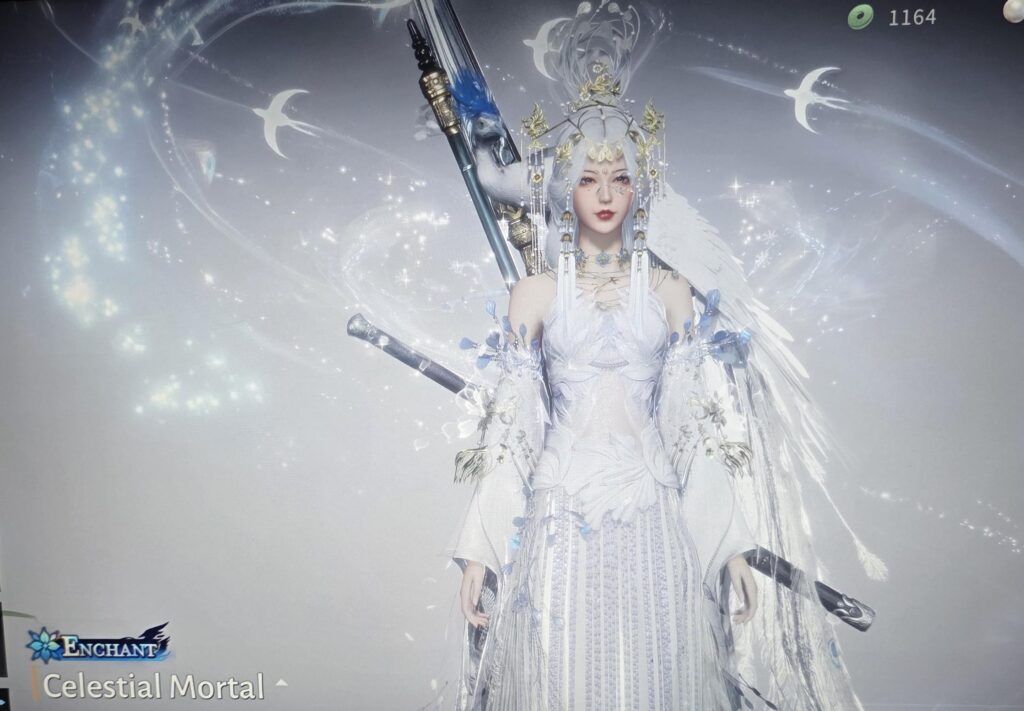This screenshot has width=1024, height=711.
Task: Expand the arrow beside Celestial Mortal
Action: pyautogui.click(x=282, y=684)
